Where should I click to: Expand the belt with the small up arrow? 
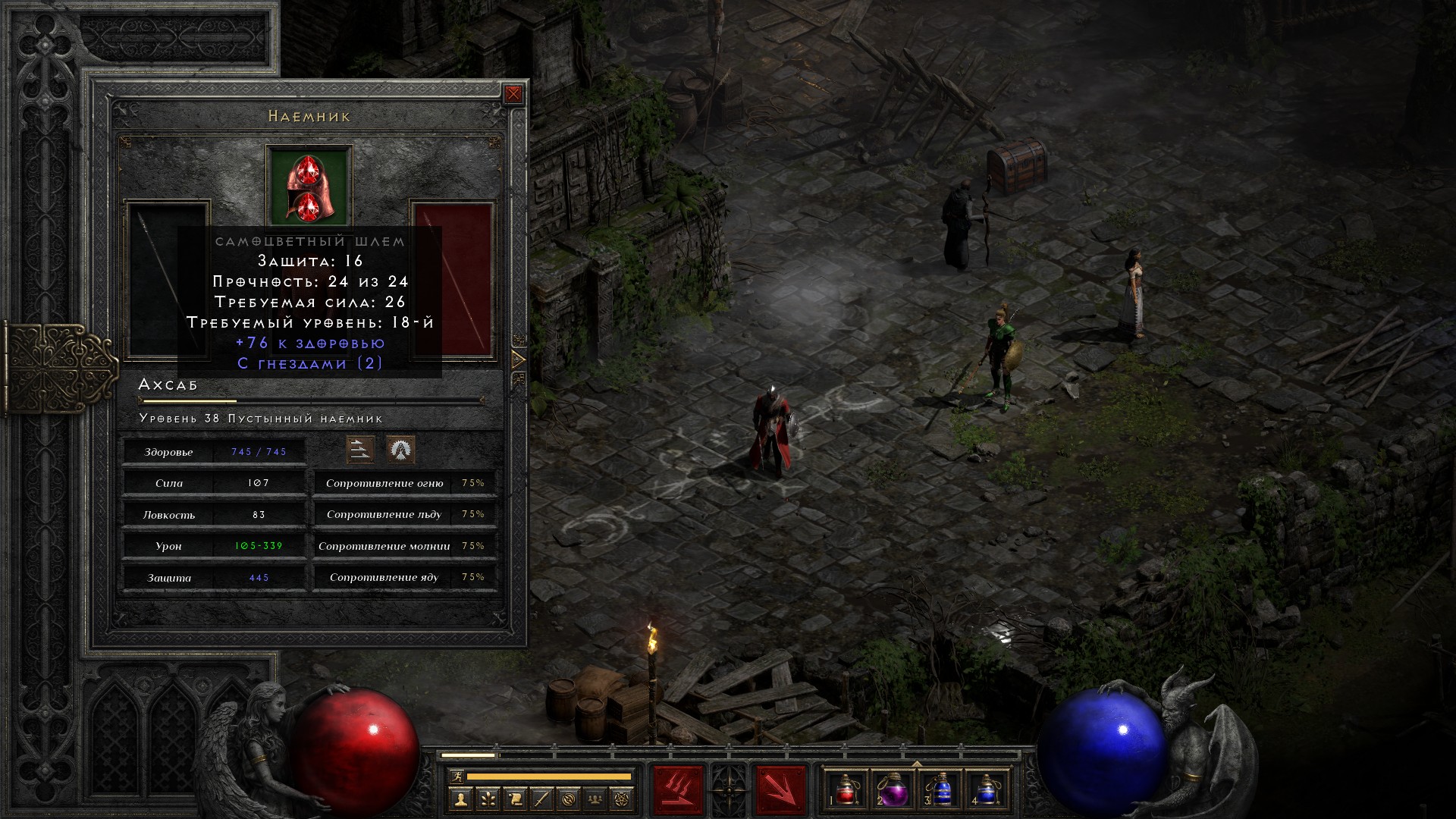(917, 764)
